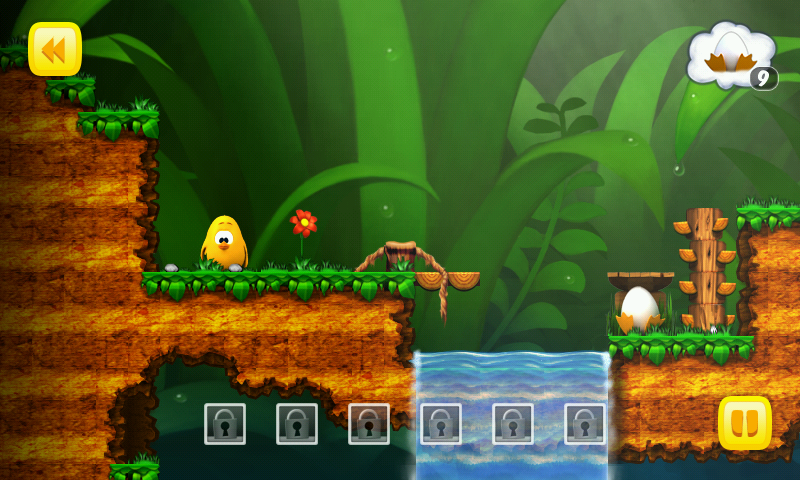Pause the game with the yellow pause button

(745, 423)
